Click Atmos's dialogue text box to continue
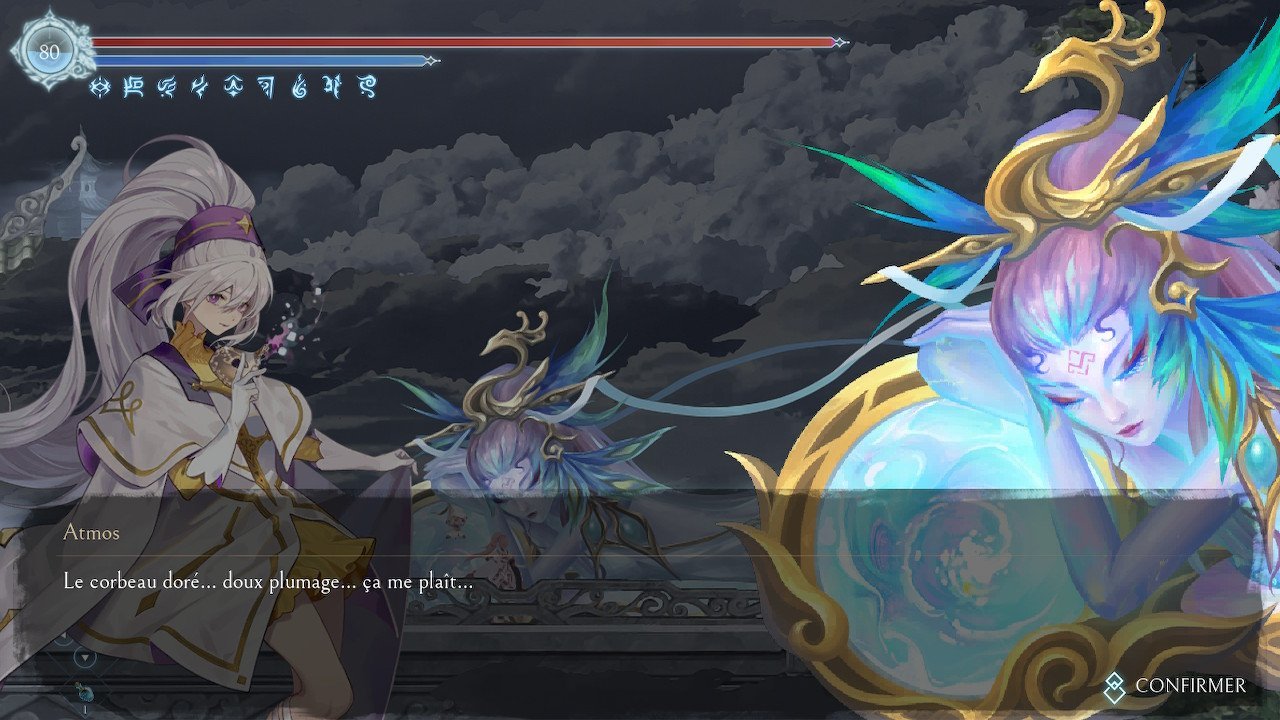Viewport: 1280px width, 720px height. pyautogui.click(x=268, y=581)
